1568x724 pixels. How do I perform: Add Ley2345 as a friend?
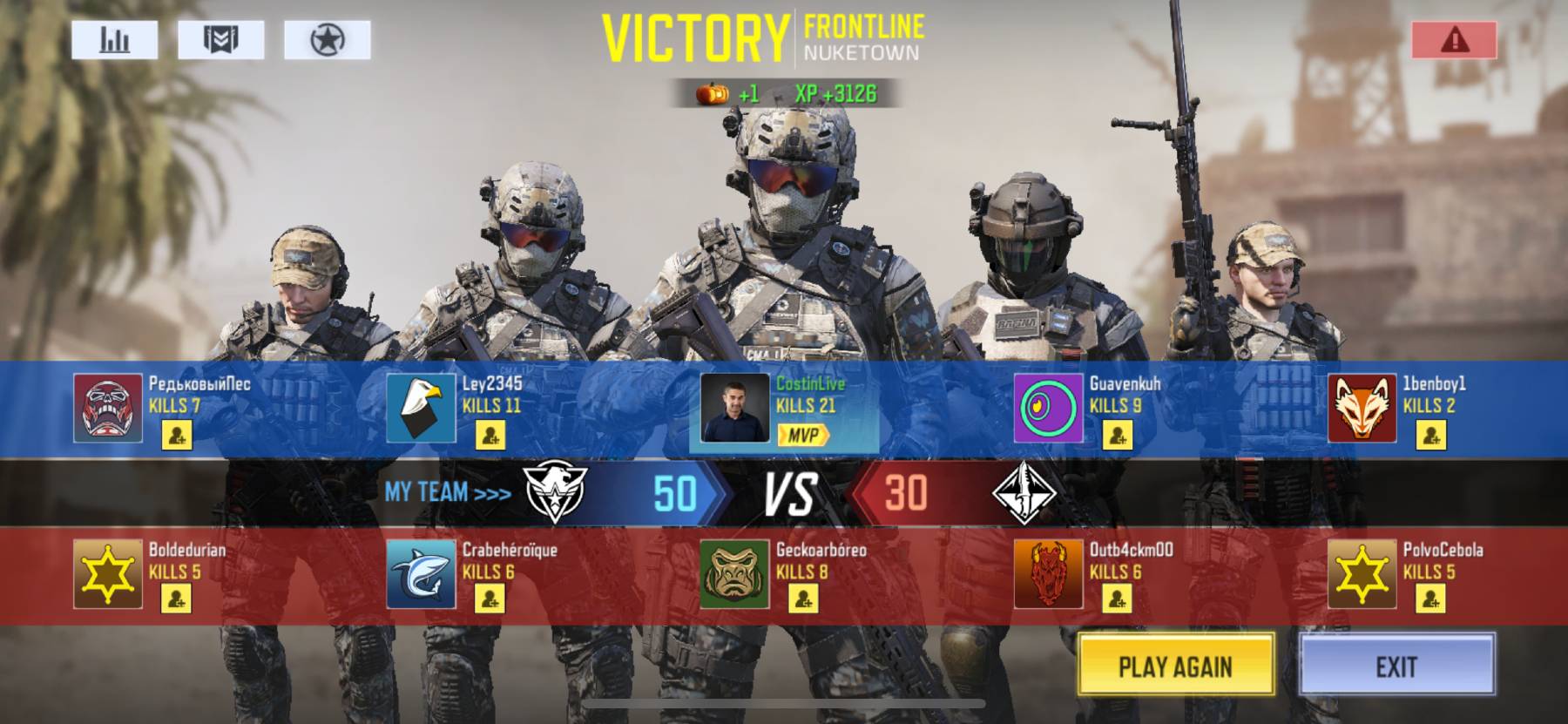(x=490, y=435)
